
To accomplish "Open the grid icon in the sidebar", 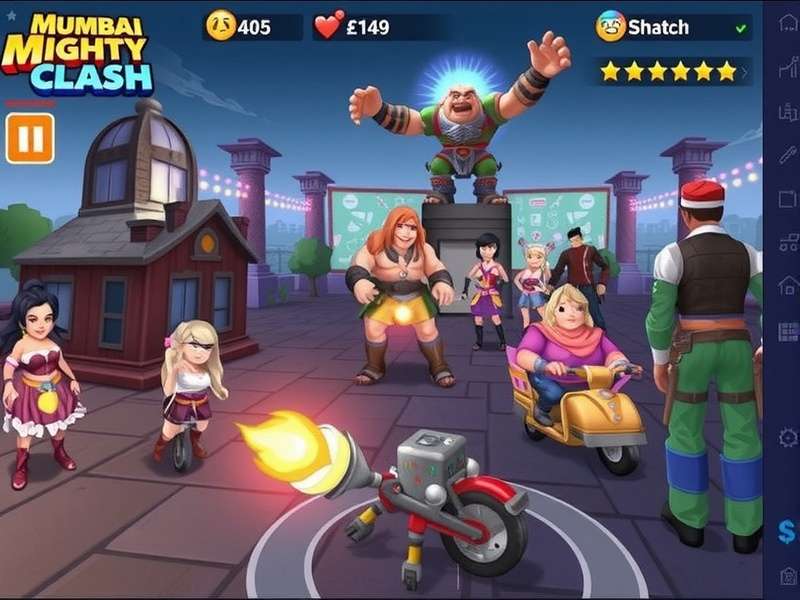I will (x=788, y=331).
